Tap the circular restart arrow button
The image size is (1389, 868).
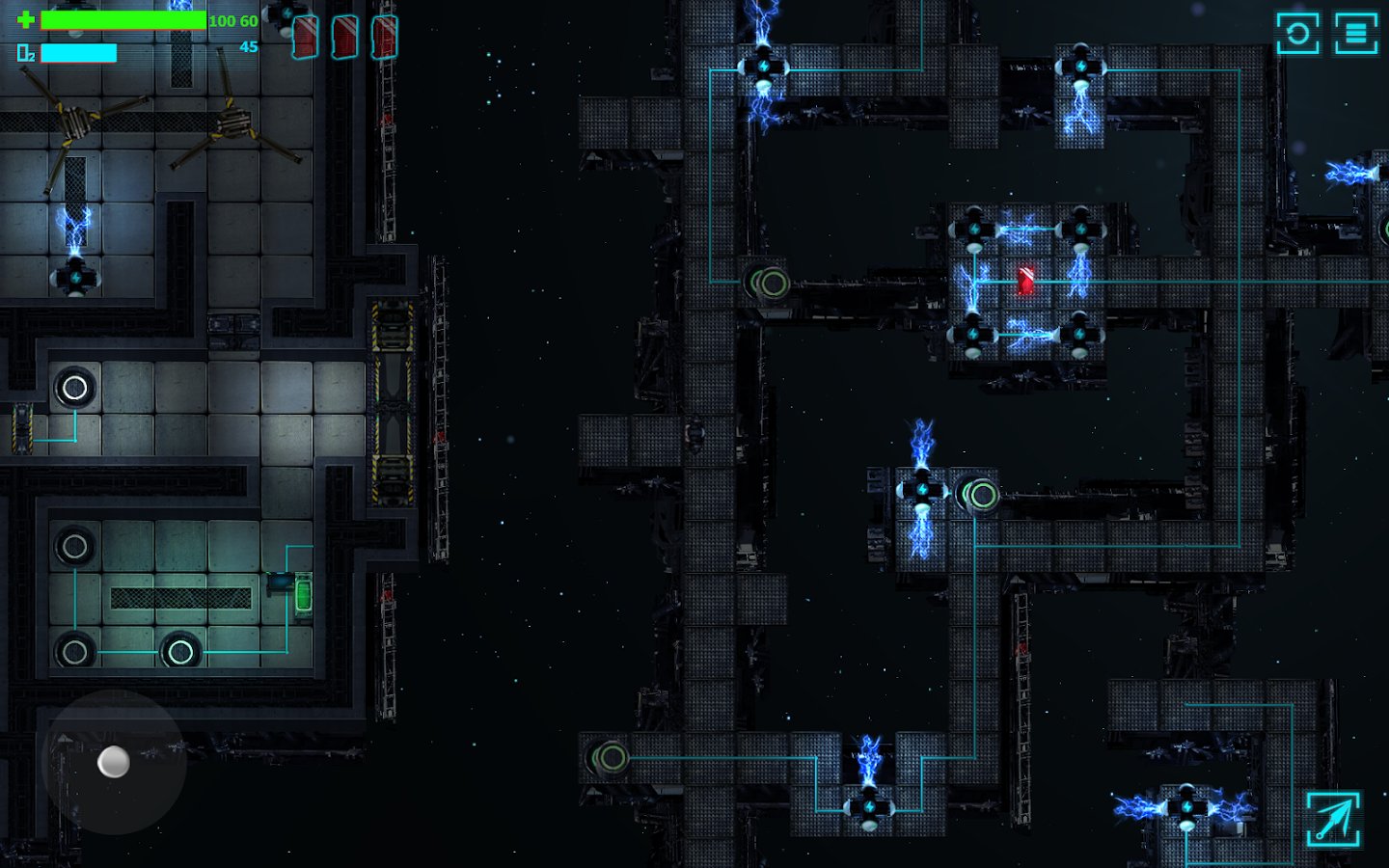coord(1297,34)
